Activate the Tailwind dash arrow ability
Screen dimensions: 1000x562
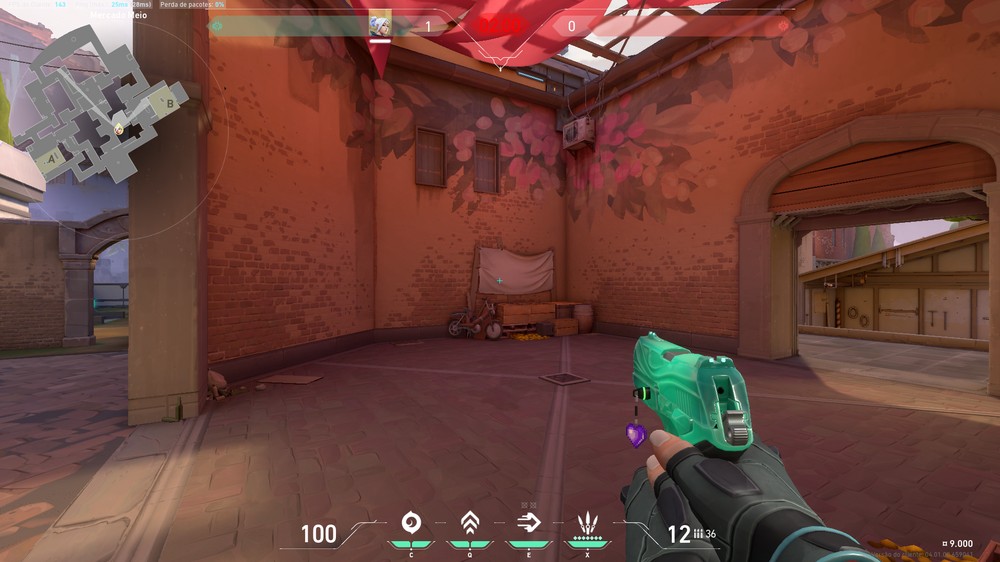[527, 522]
